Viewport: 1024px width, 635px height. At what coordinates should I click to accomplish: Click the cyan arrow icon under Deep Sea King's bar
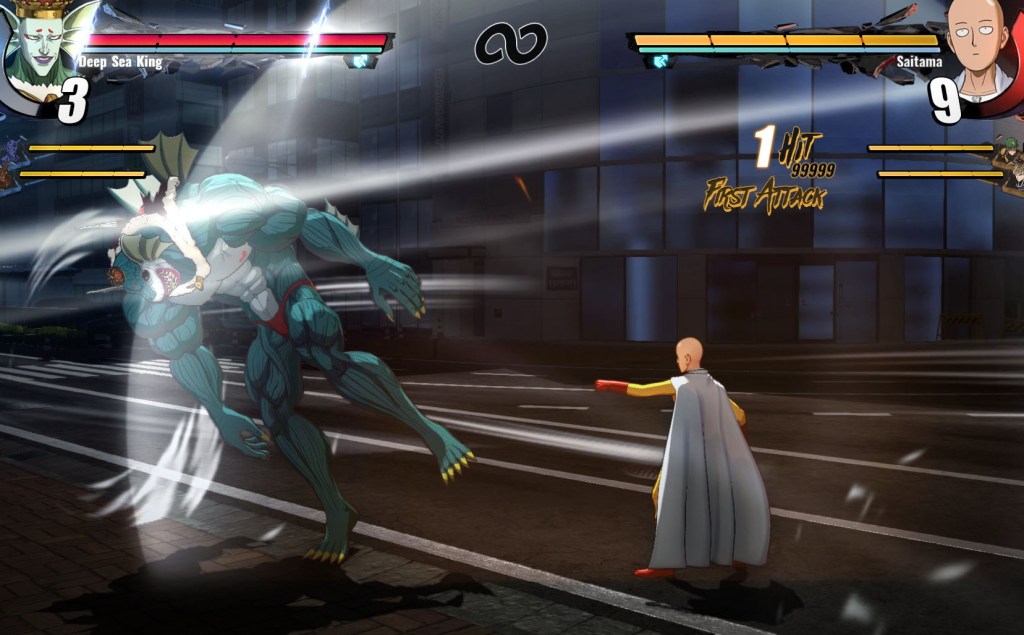[360, 62]
